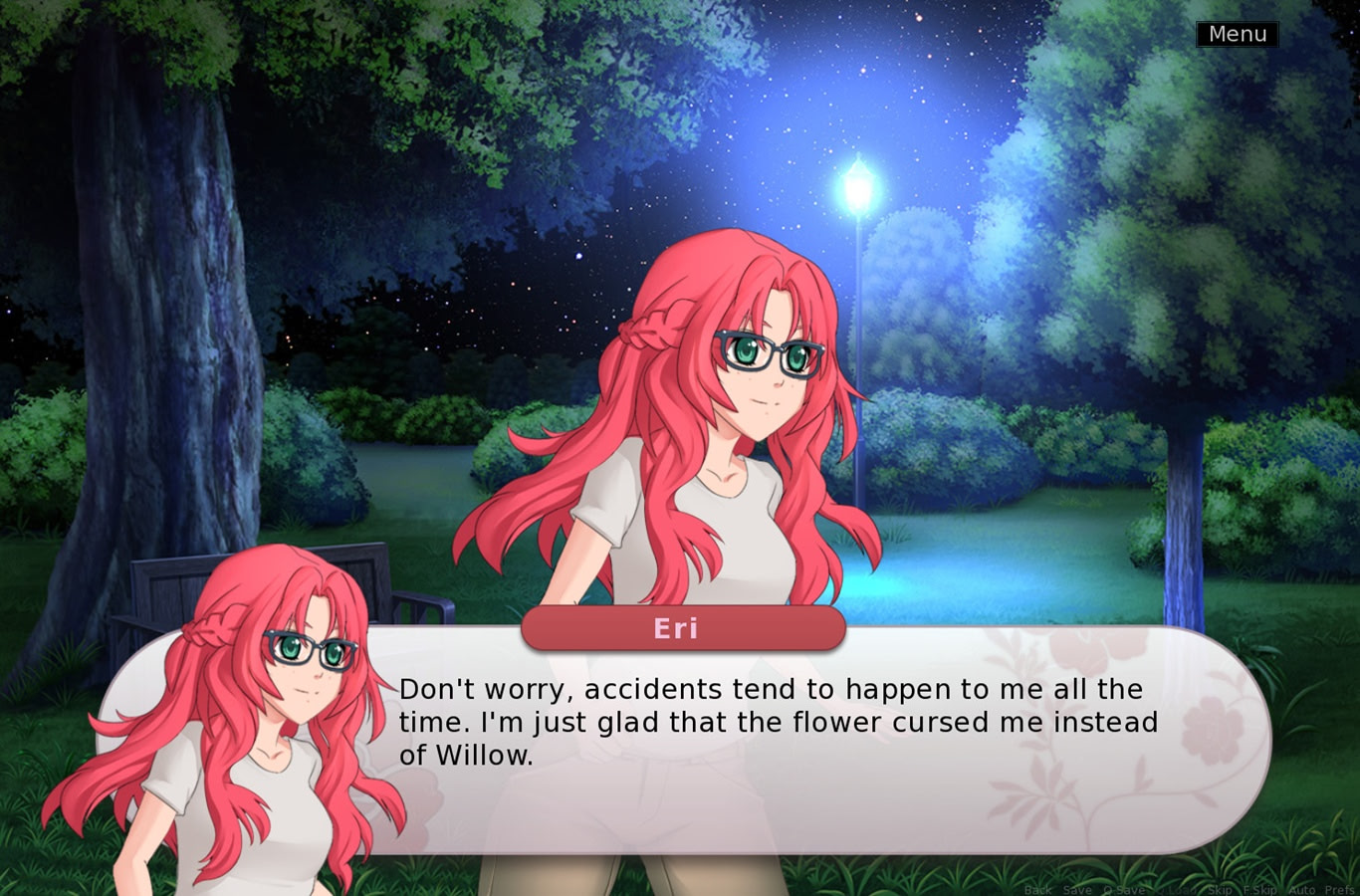Click the word Willow in the dialogue

[x=485, y=755]
